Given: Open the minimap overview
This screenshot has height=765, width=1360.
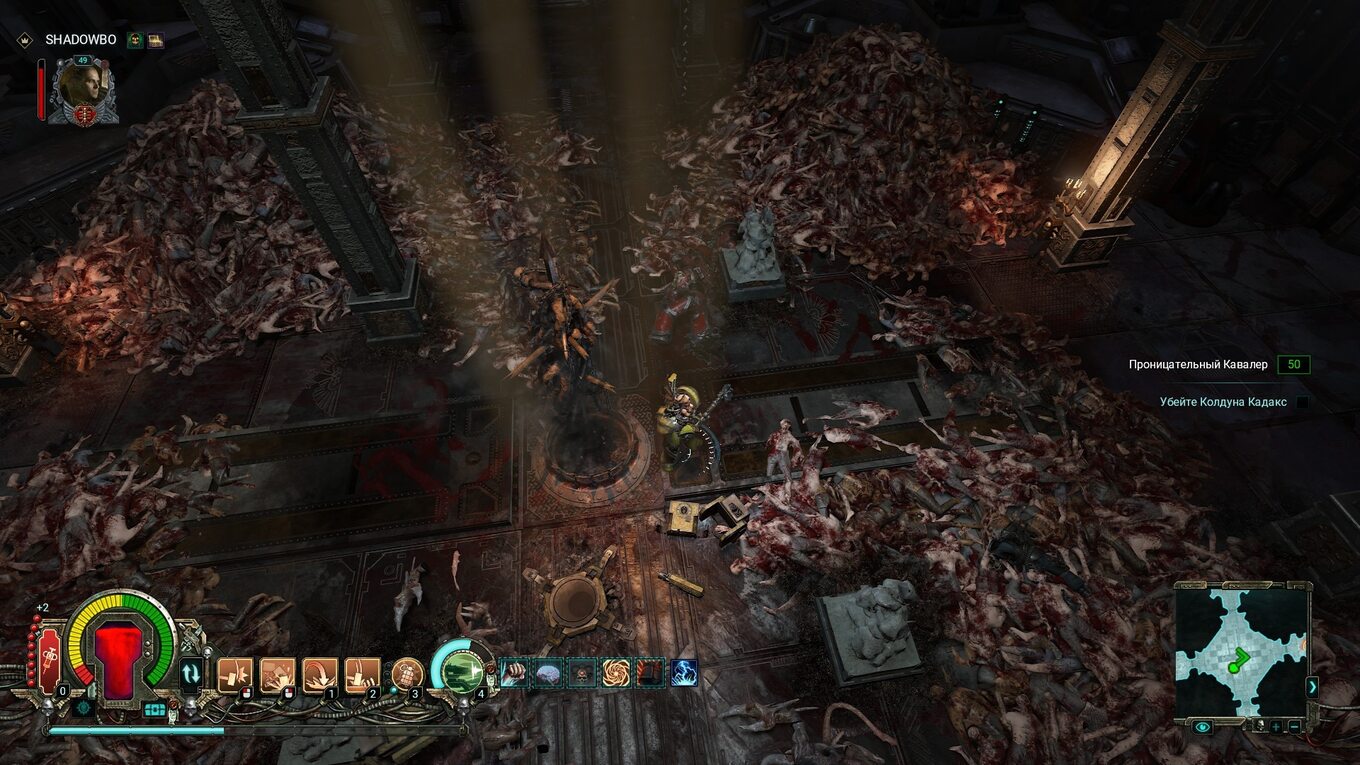Looking at the screenshot, I should pyautogui.click(x=1240, y=652).
